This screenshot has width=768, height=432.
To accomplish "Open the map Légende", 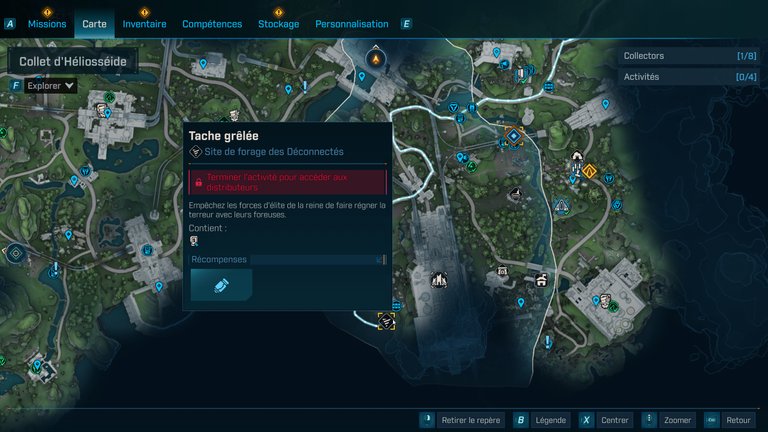I will 550,420.
